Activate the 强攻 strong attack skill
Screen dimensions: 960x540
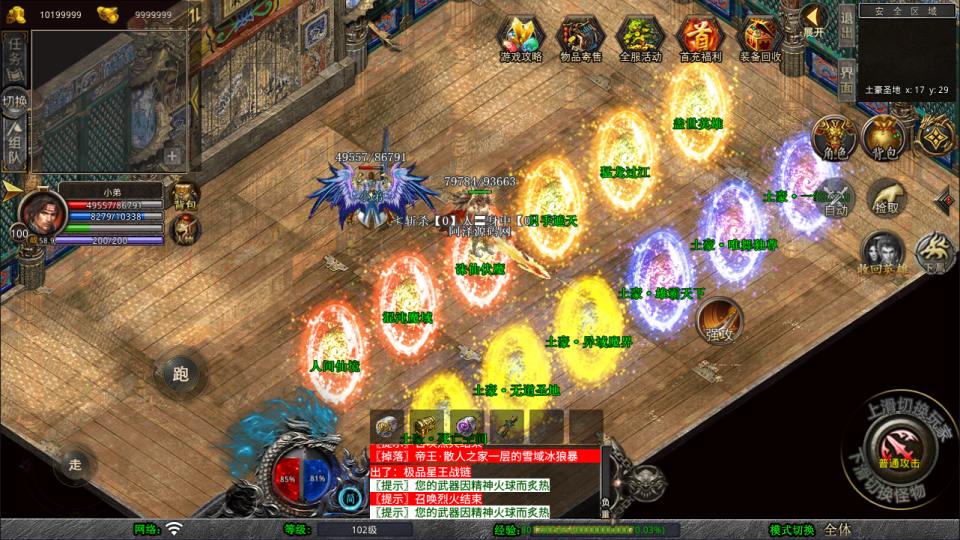(718, 320)
